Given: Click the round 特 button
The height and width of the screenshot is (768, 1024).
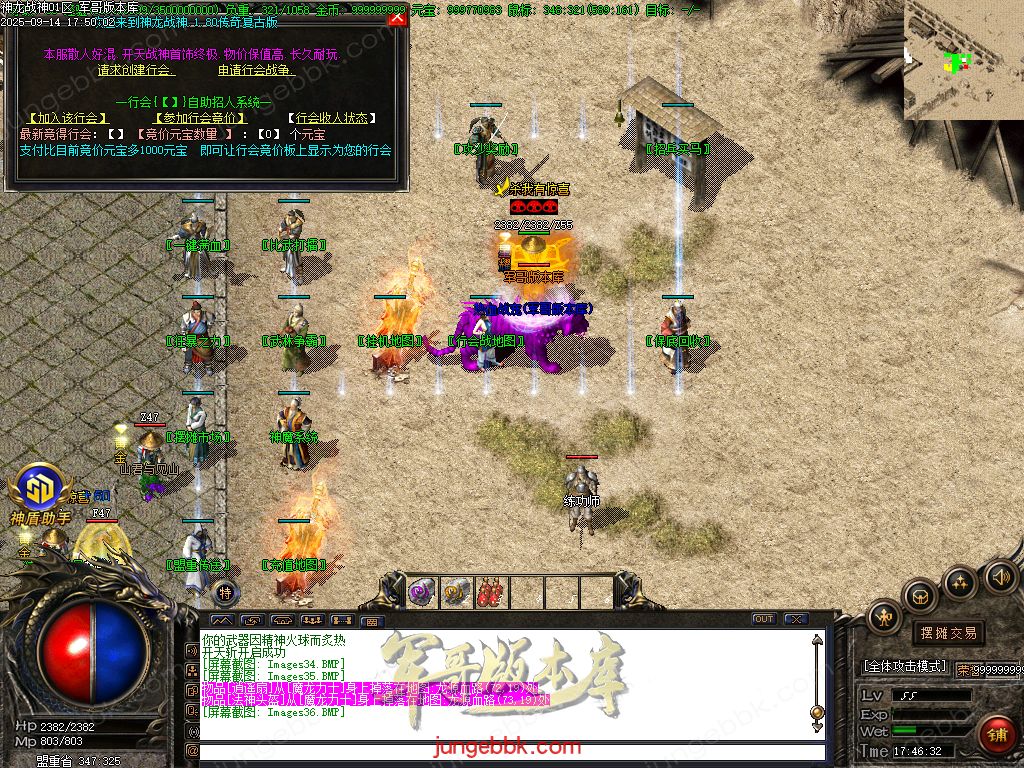Looking at the screenshot, I should pyautogui.click(x=226, y=592).
